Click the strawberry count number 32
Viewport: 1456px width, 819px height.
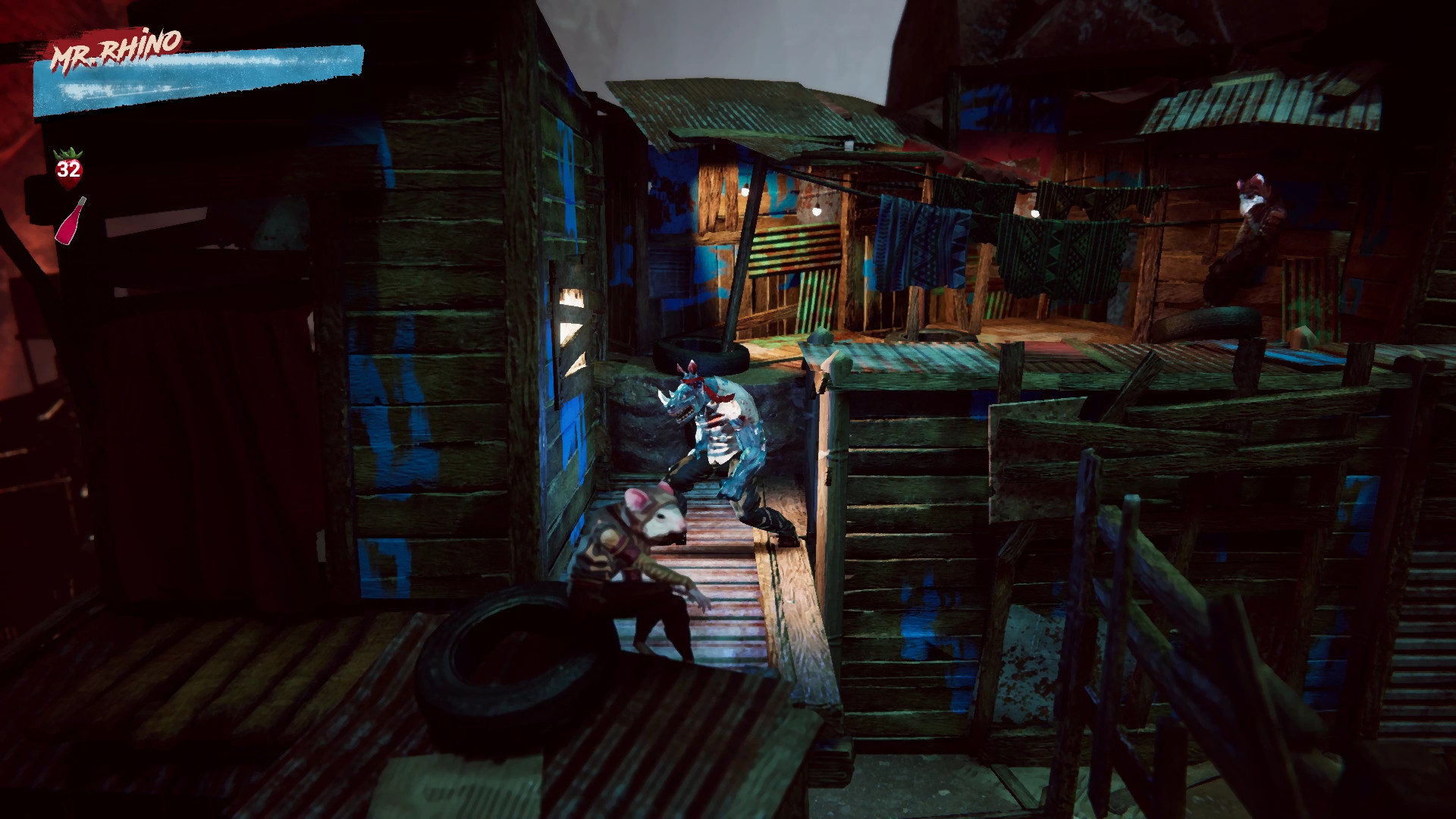pyautogui.click(x=69, y=170)
